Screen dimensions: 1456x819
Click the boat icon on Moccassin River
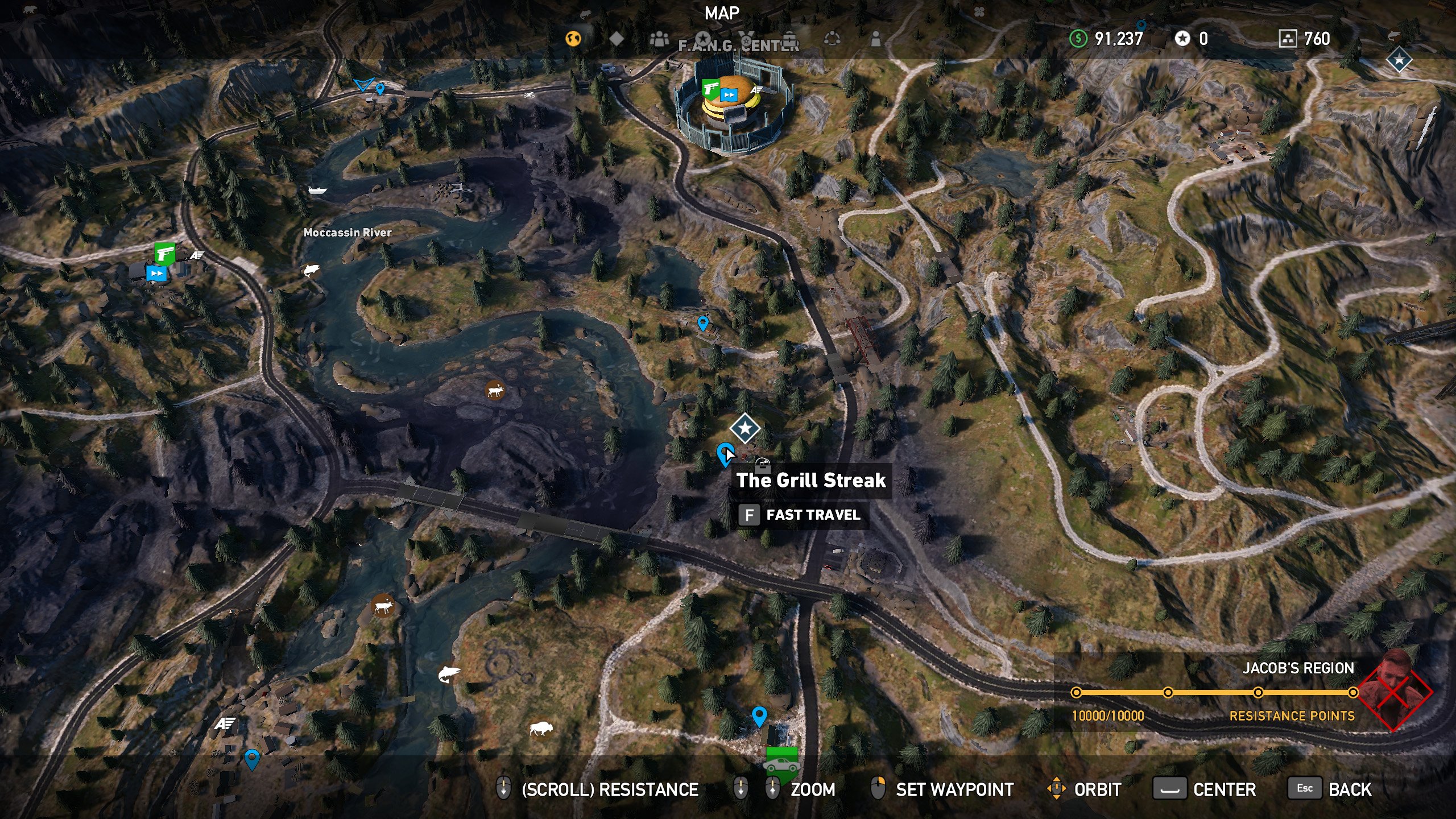point(317,190)
